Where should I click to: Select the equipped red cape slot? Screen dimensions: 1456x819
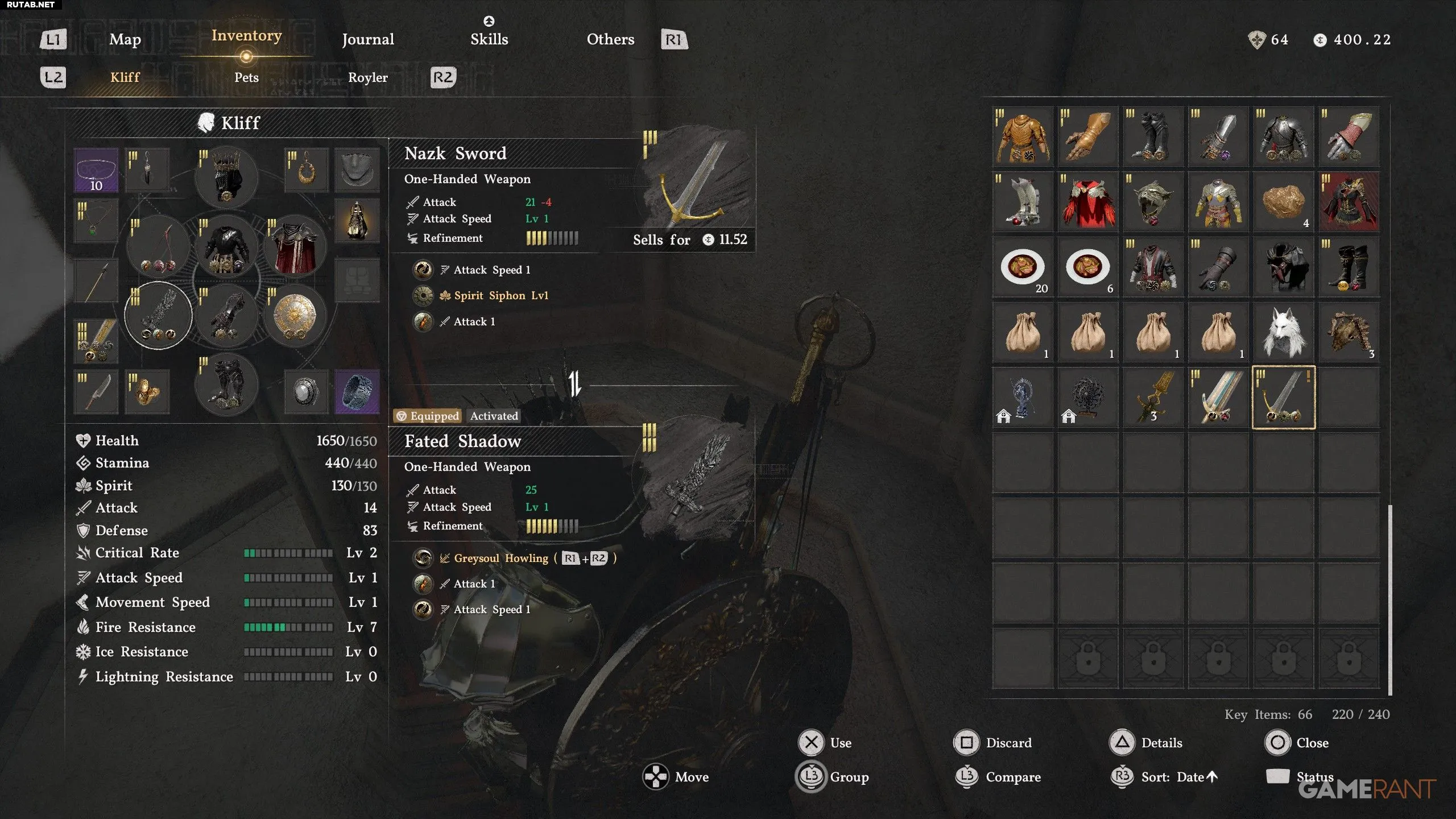tap(295, 247)
